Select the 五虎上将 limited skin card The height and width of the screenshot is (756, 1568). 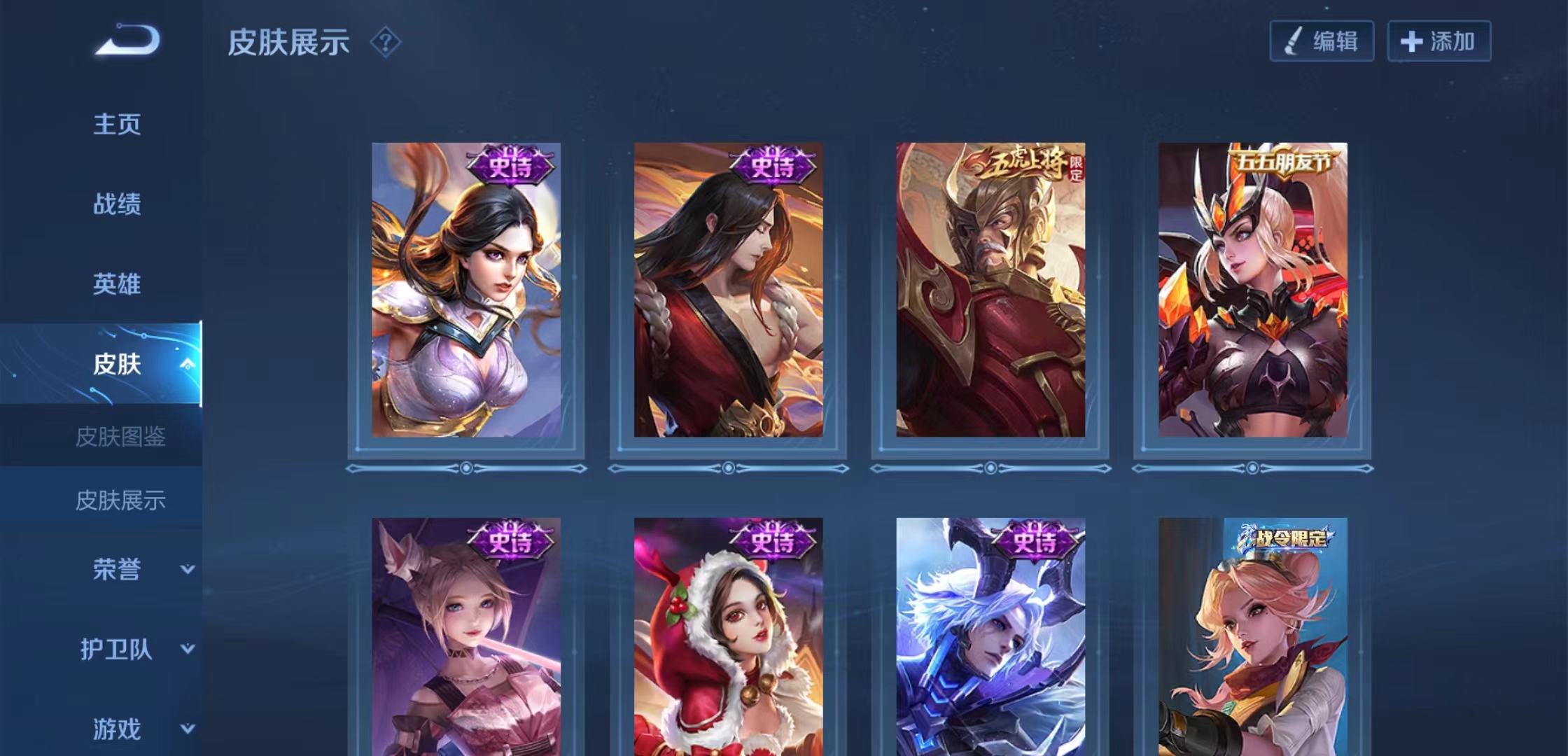pos(990,290)
